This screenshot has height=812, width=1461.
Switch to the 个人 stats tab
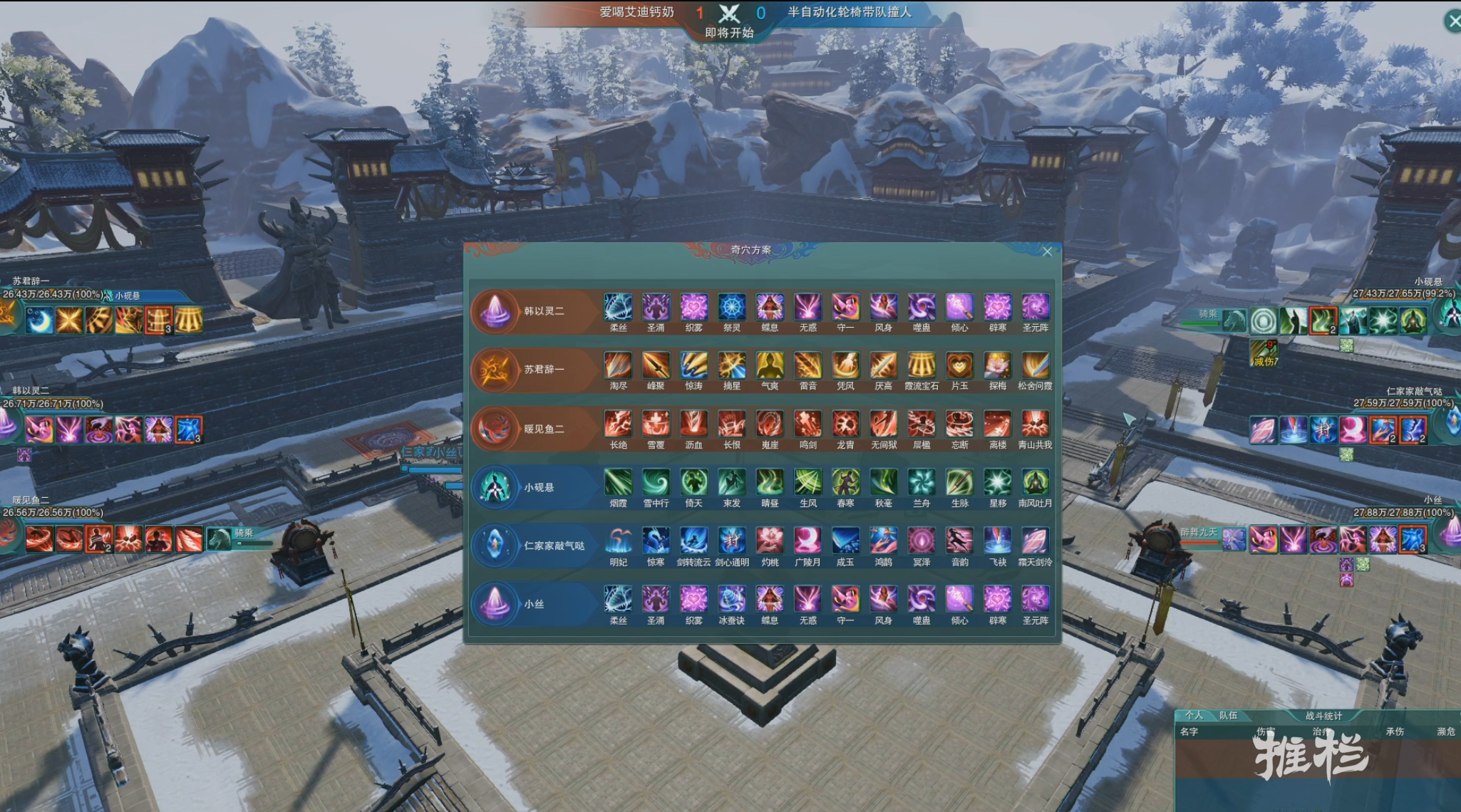[x=1194, y=715]
